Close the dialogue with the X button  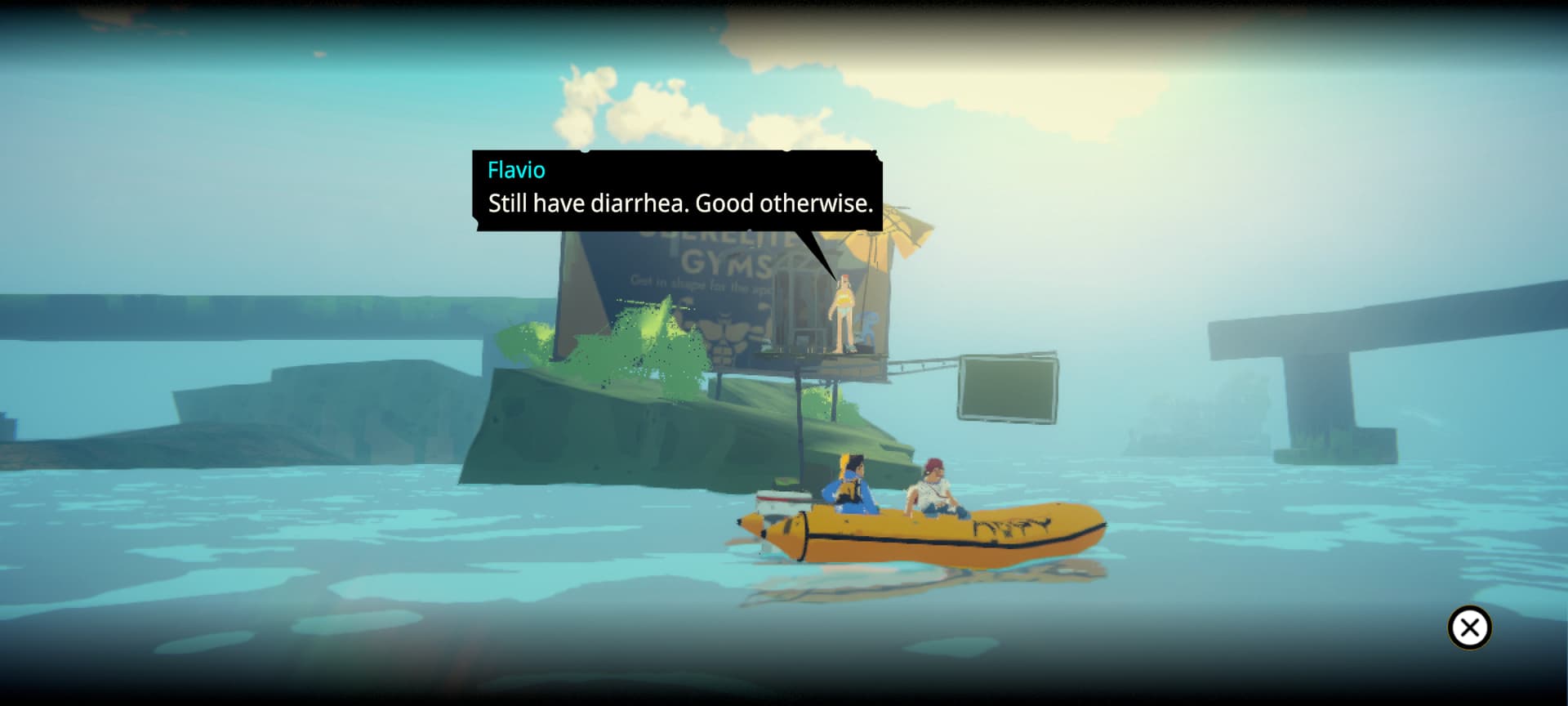point(1469,628)
